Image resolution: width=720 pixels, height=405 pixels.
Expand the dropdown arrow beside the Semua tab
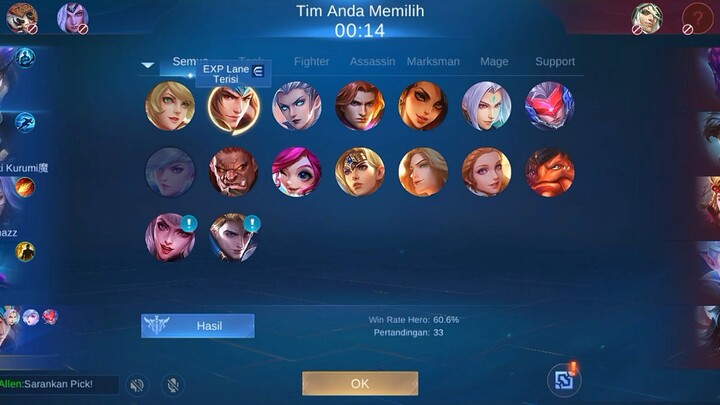point(148,66)
